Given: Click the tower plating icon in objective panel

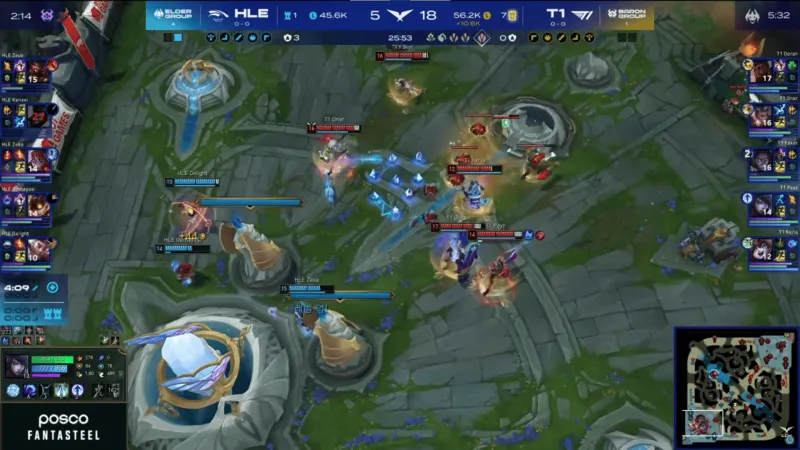Looking at the screenshot, I should pos(51,312).
